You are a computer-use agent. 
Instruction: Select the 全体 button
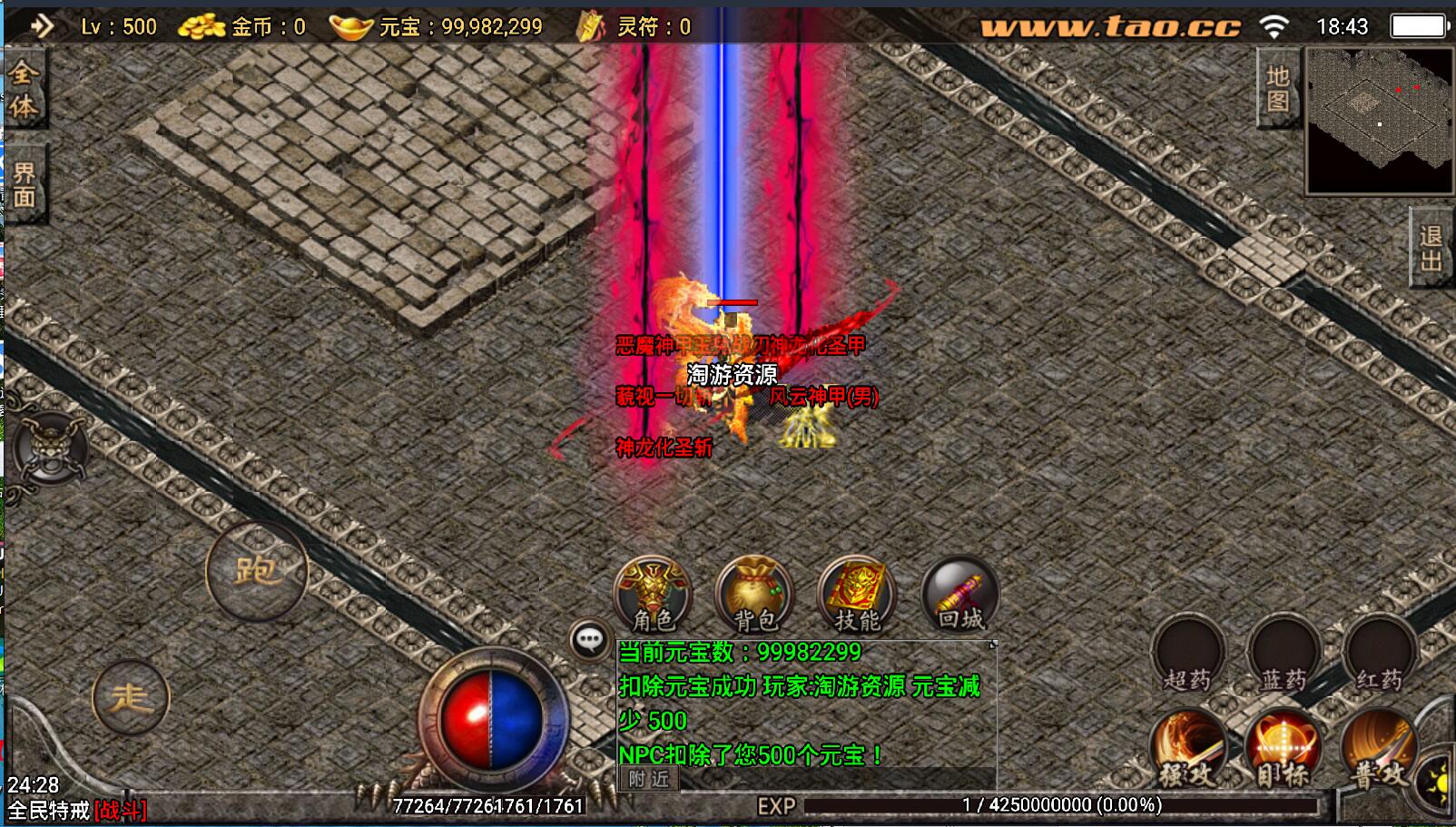(24, 90)
